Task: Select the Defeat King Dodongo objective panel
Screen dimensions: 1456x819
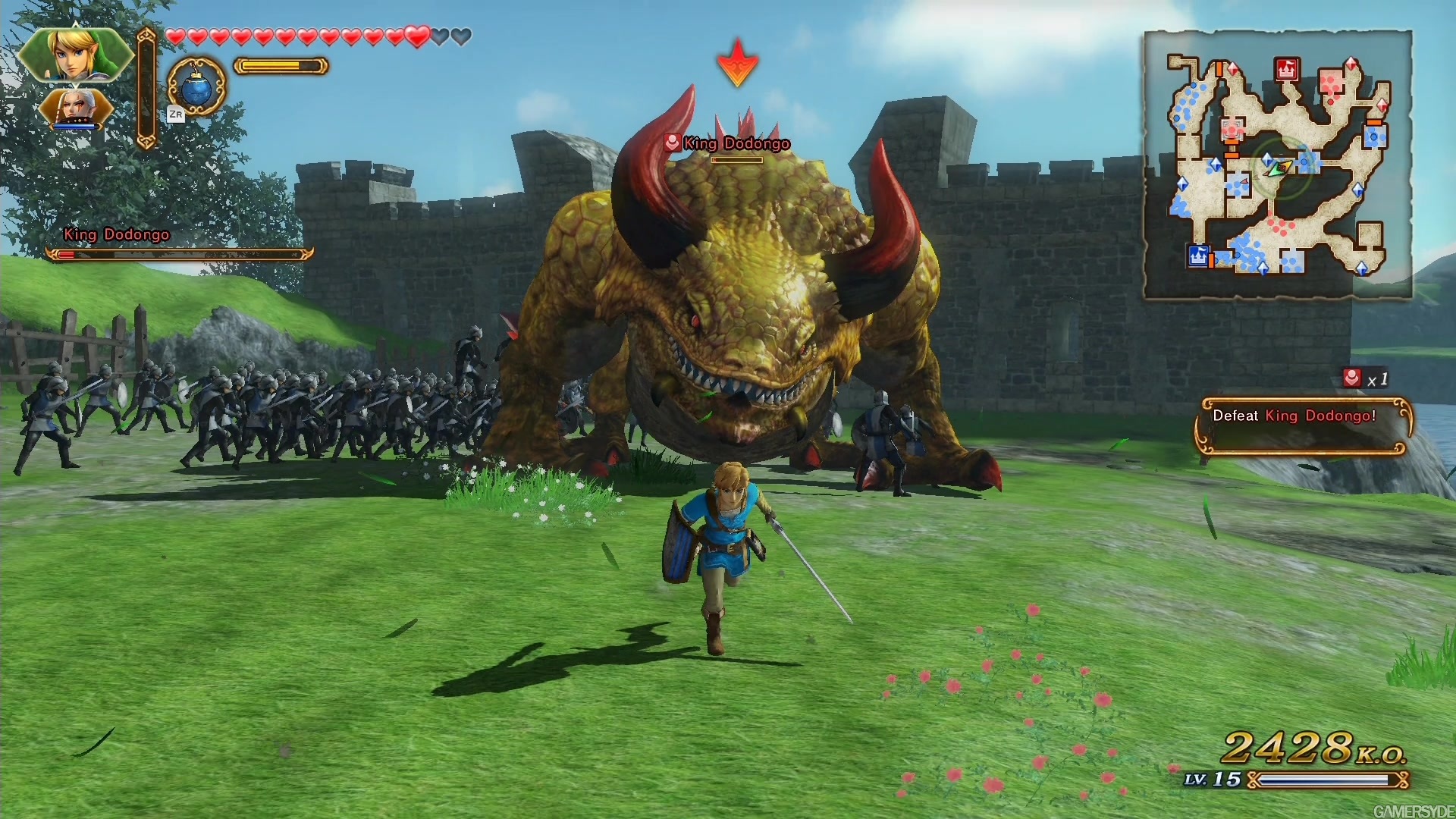Action: pos(1303,427)
